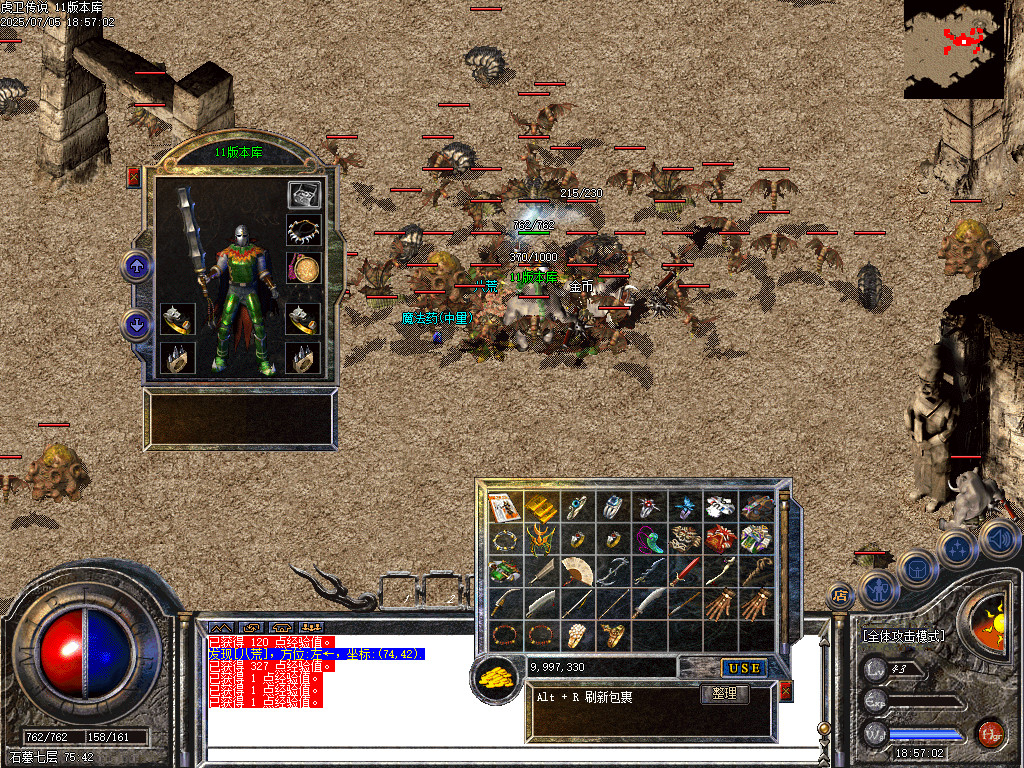Click the round gold medal slot
The width and height of the screenshot is (1024, 768).
click(304, 268)
